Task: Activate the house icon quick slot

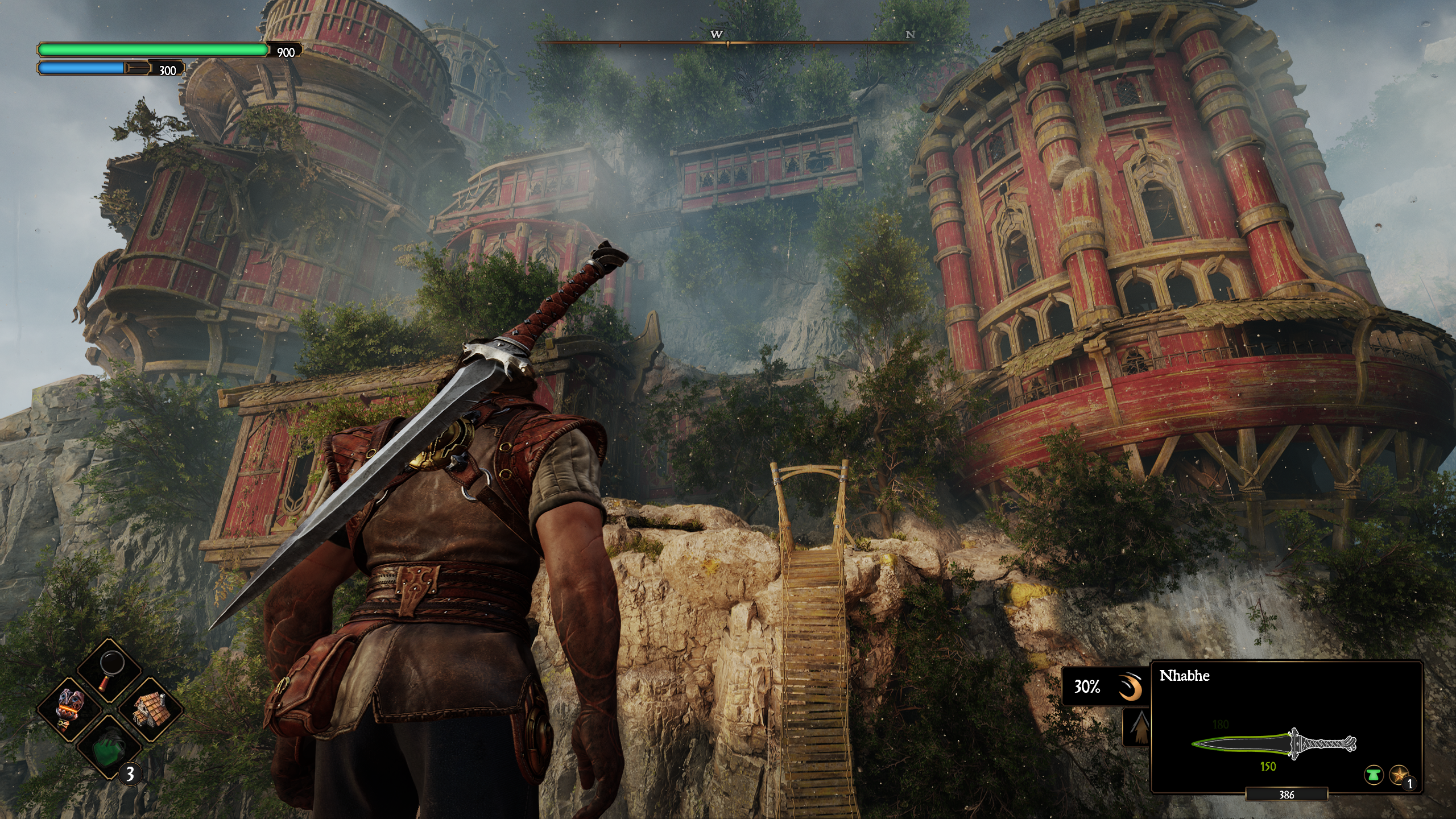Action: pos(150,709)
